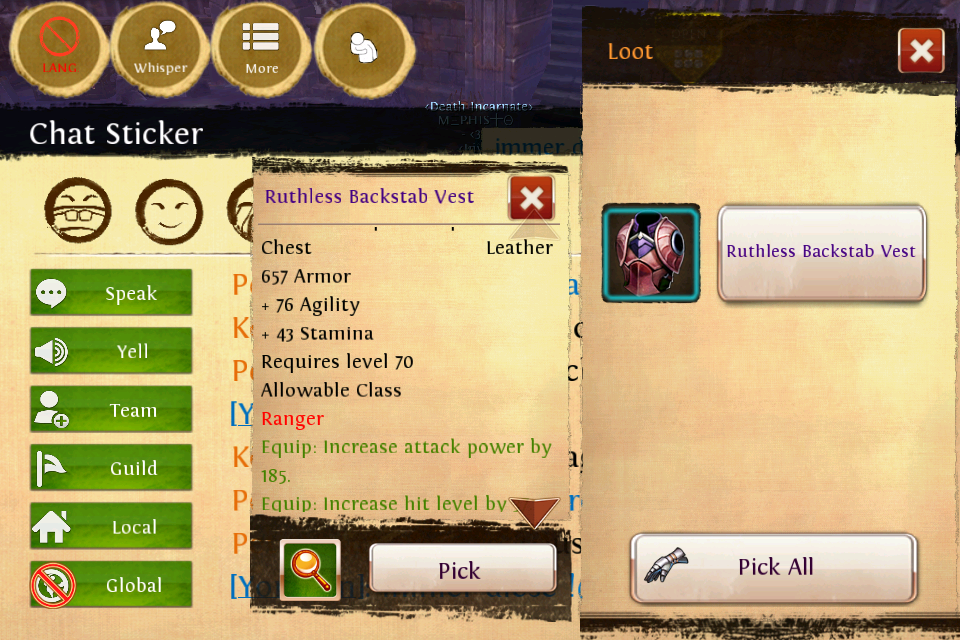Toggle the LANG filter button

point(59,46)
